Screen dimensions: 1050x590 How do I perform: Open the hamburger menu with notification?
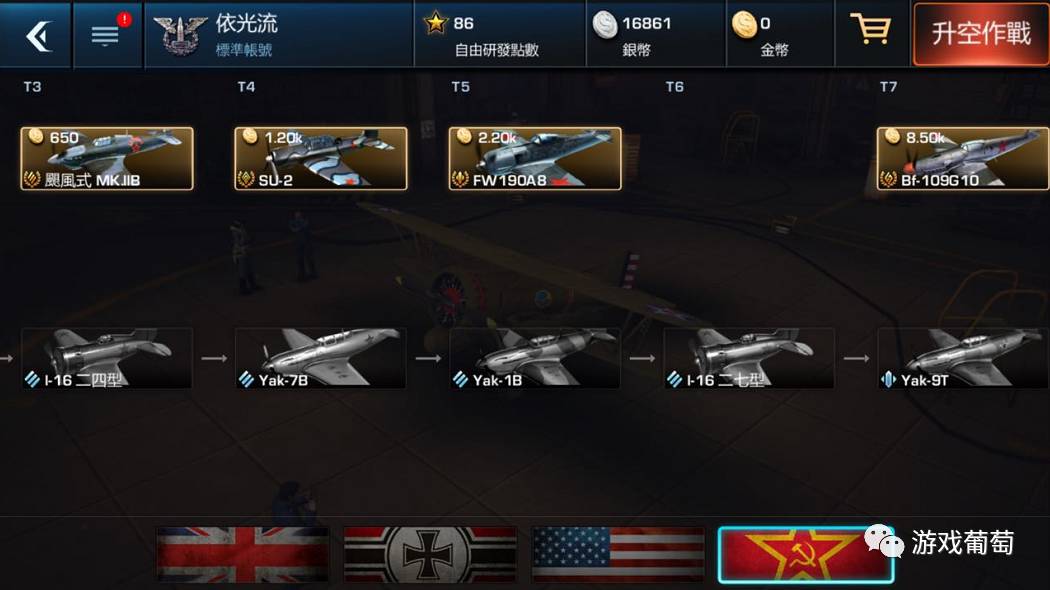click(x=107, y=35)
